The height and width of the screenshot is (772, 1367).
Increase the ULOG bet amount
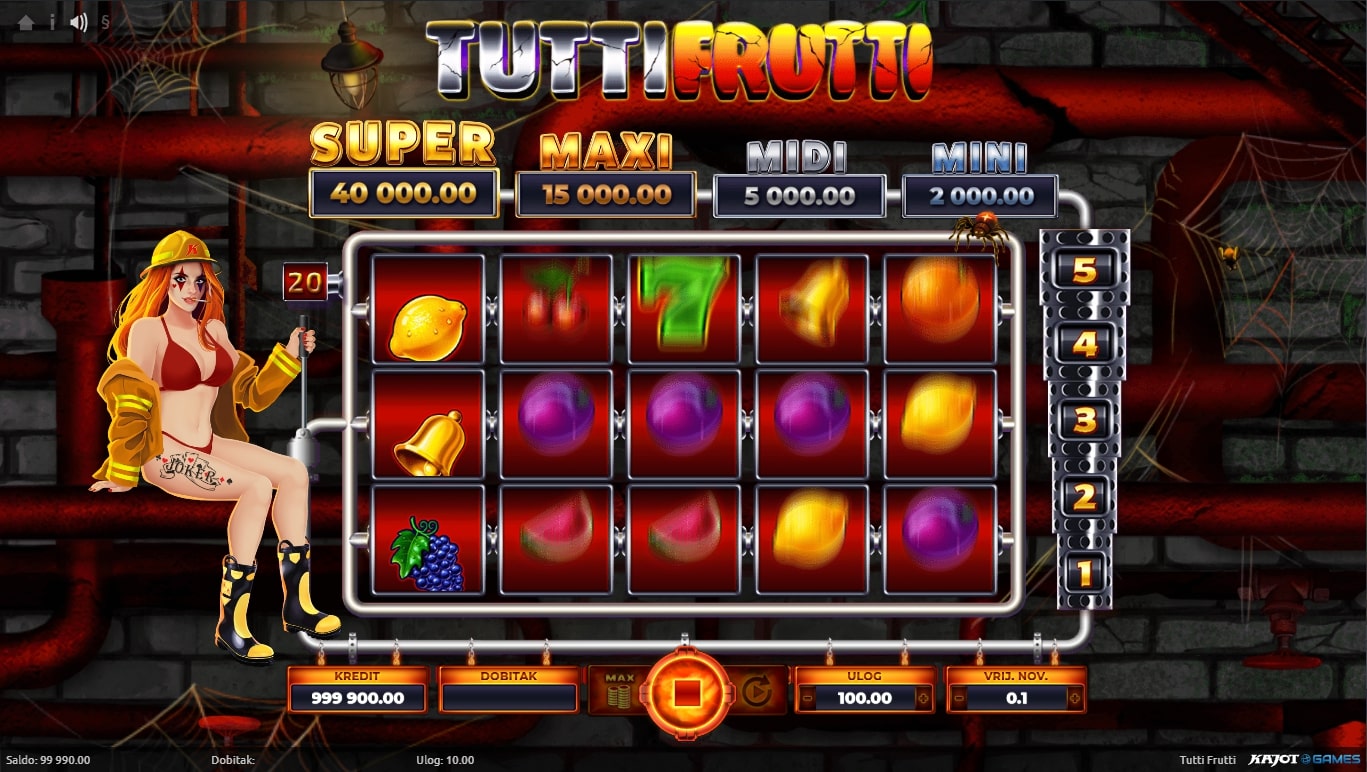click(x=922, y=698)
